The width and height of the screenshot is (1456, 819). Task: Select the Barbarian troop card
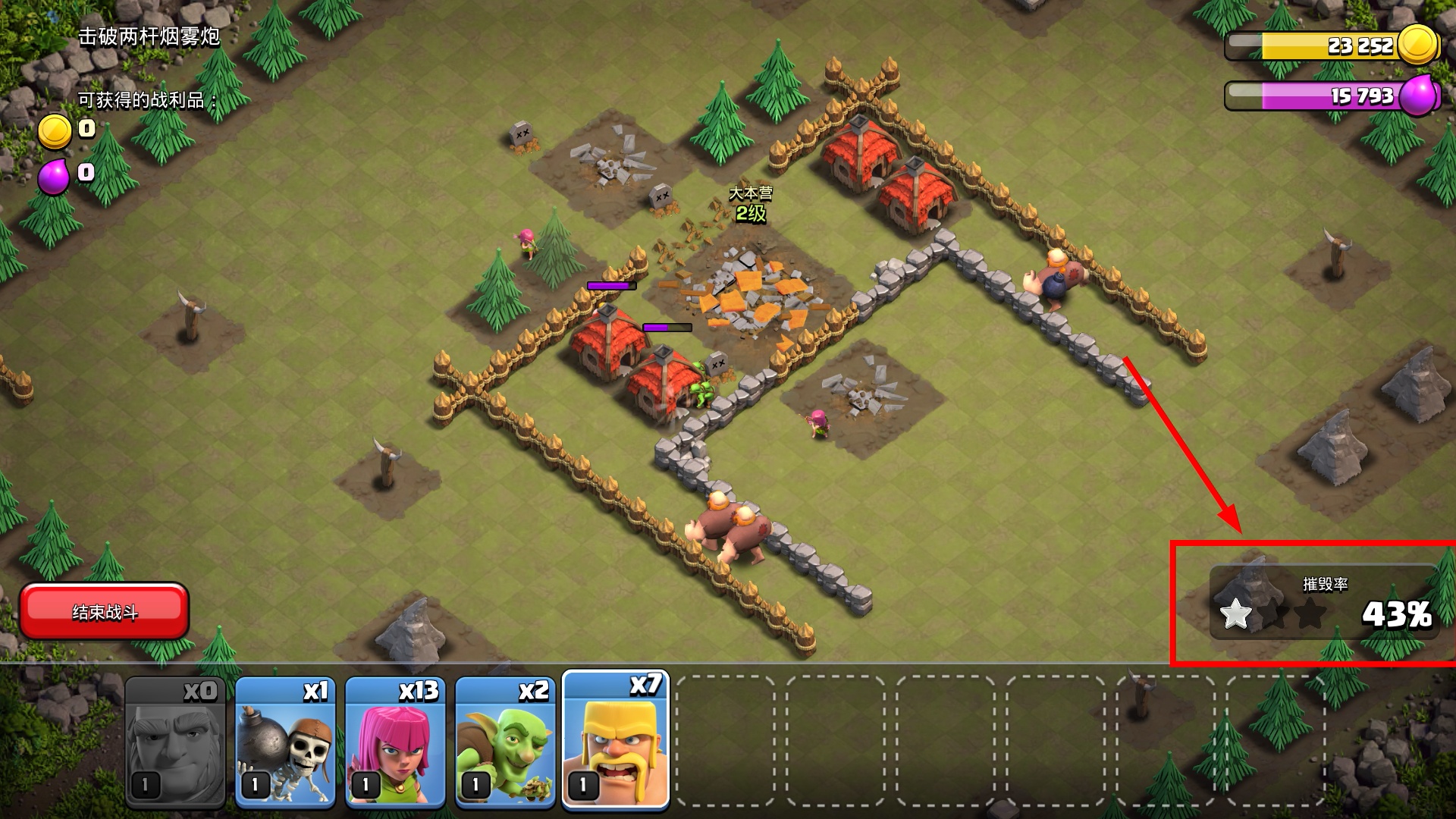coord(616,740)
